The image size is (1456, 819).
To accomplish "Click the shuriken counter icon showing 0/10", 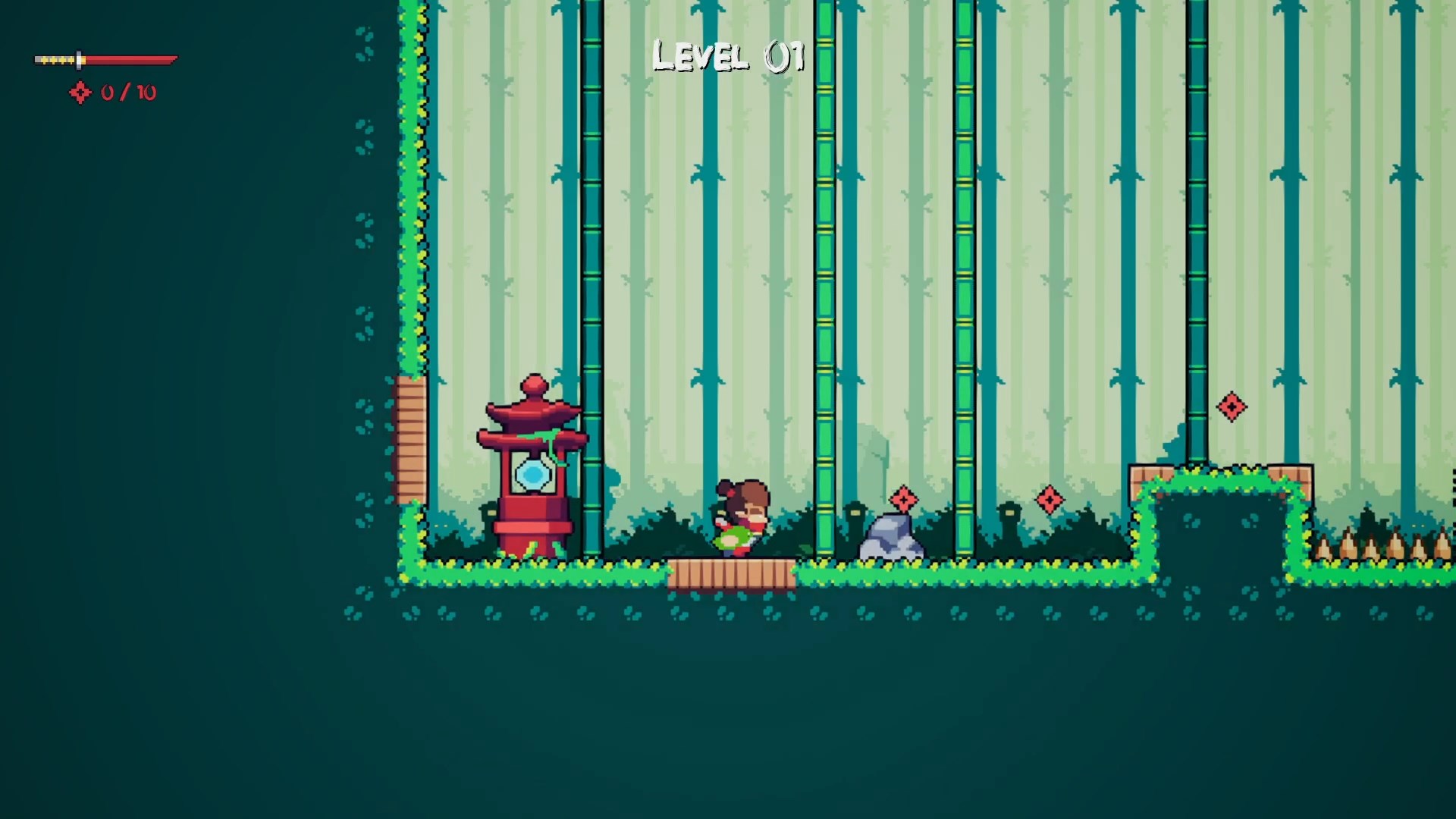I will click(x=80, y=93).
